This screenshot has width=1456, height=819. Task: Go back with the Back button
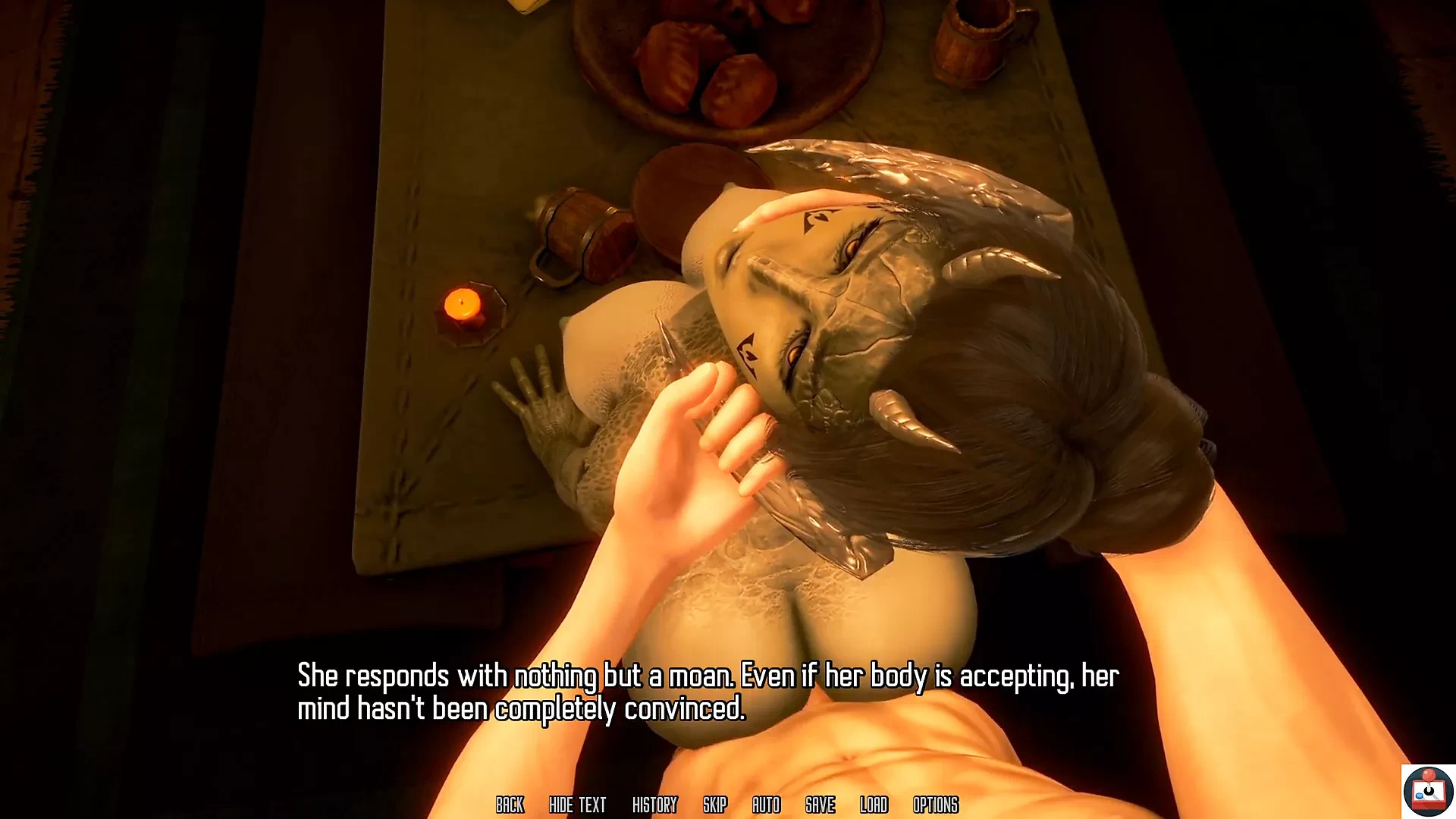pos(510,805)
